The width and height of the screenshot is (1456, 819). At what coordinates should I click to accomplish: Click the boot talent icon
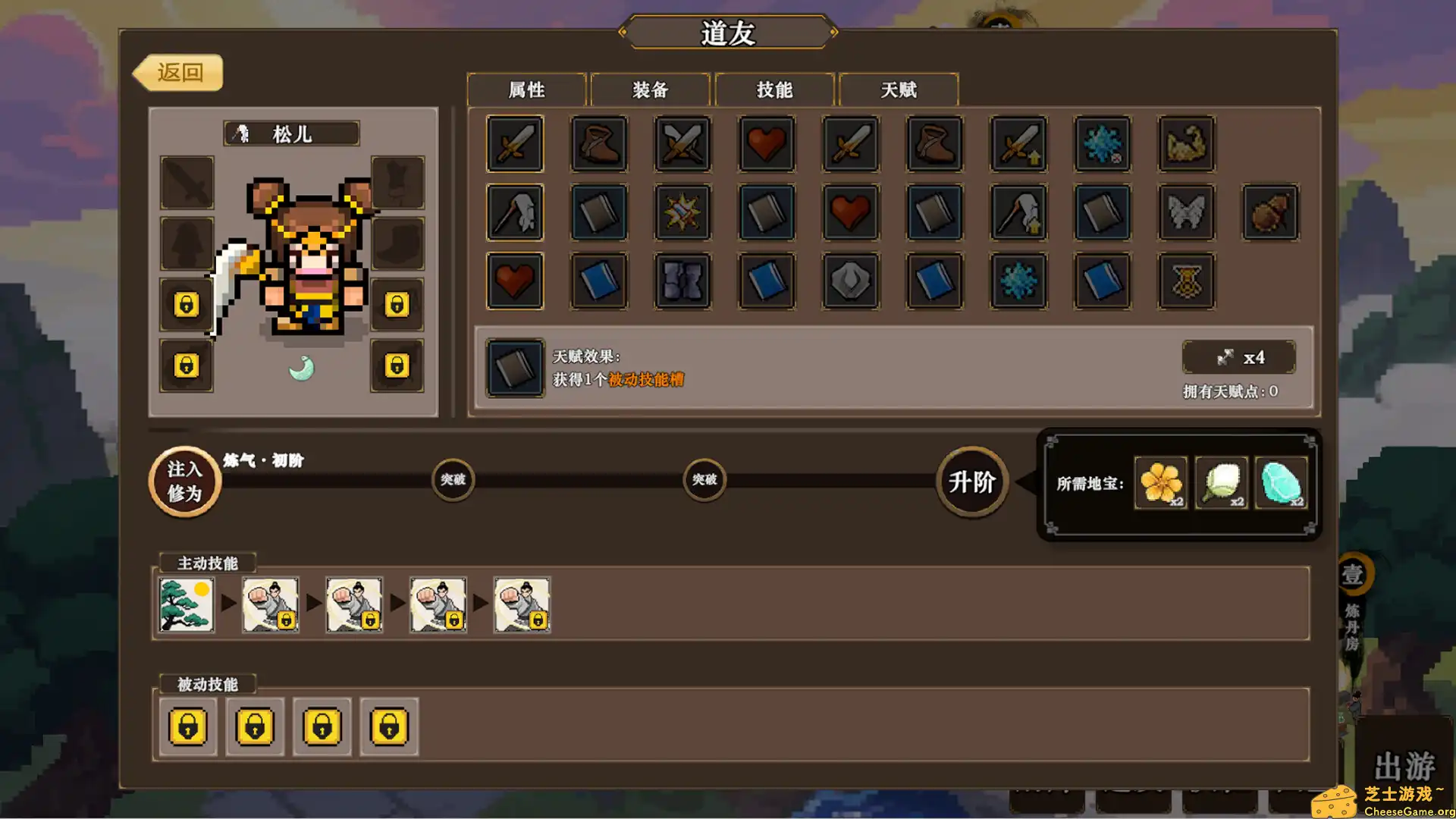click(x=598, y=144)
